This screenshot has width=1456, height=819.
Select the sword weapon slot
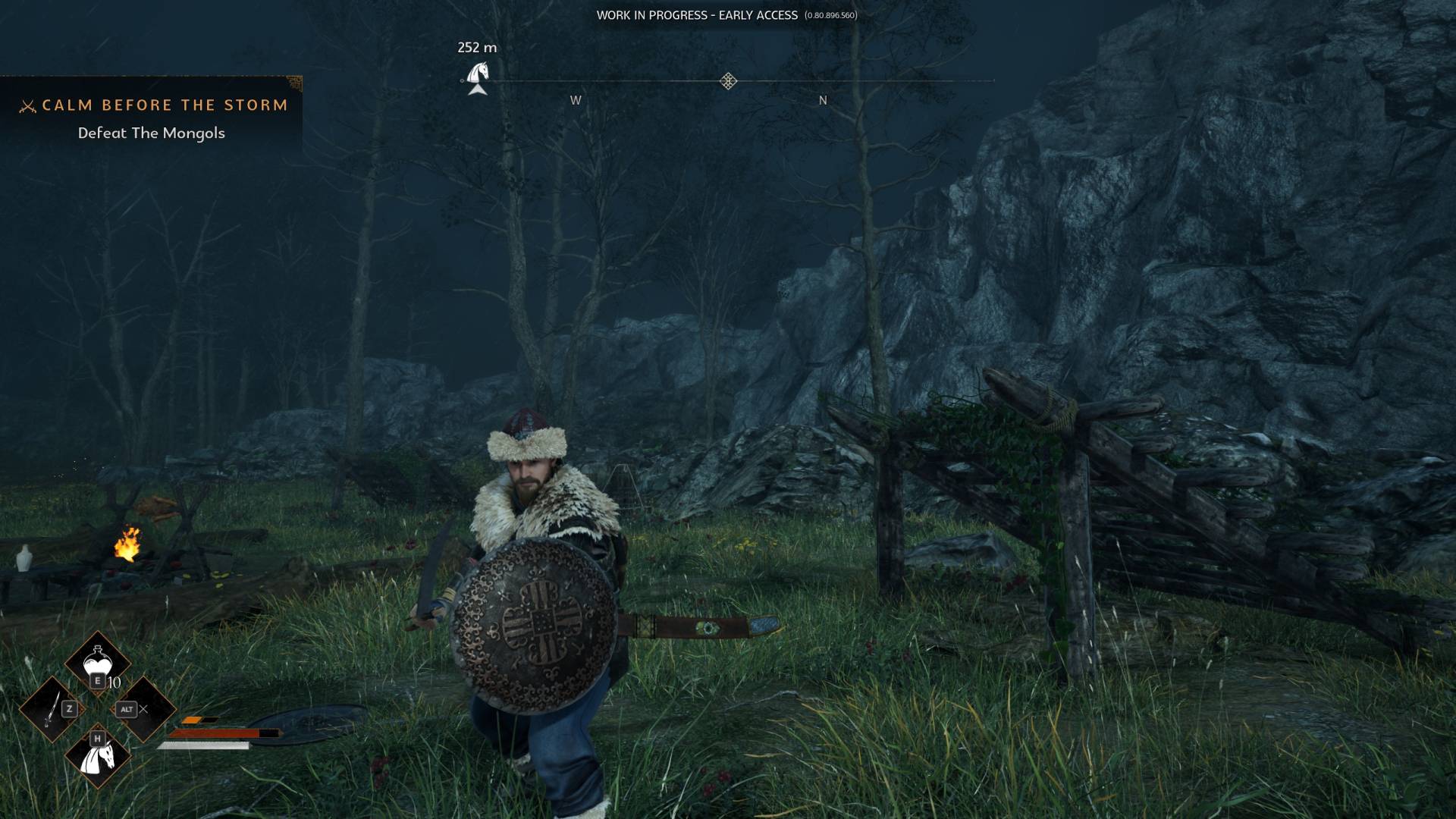pos(52,711)
